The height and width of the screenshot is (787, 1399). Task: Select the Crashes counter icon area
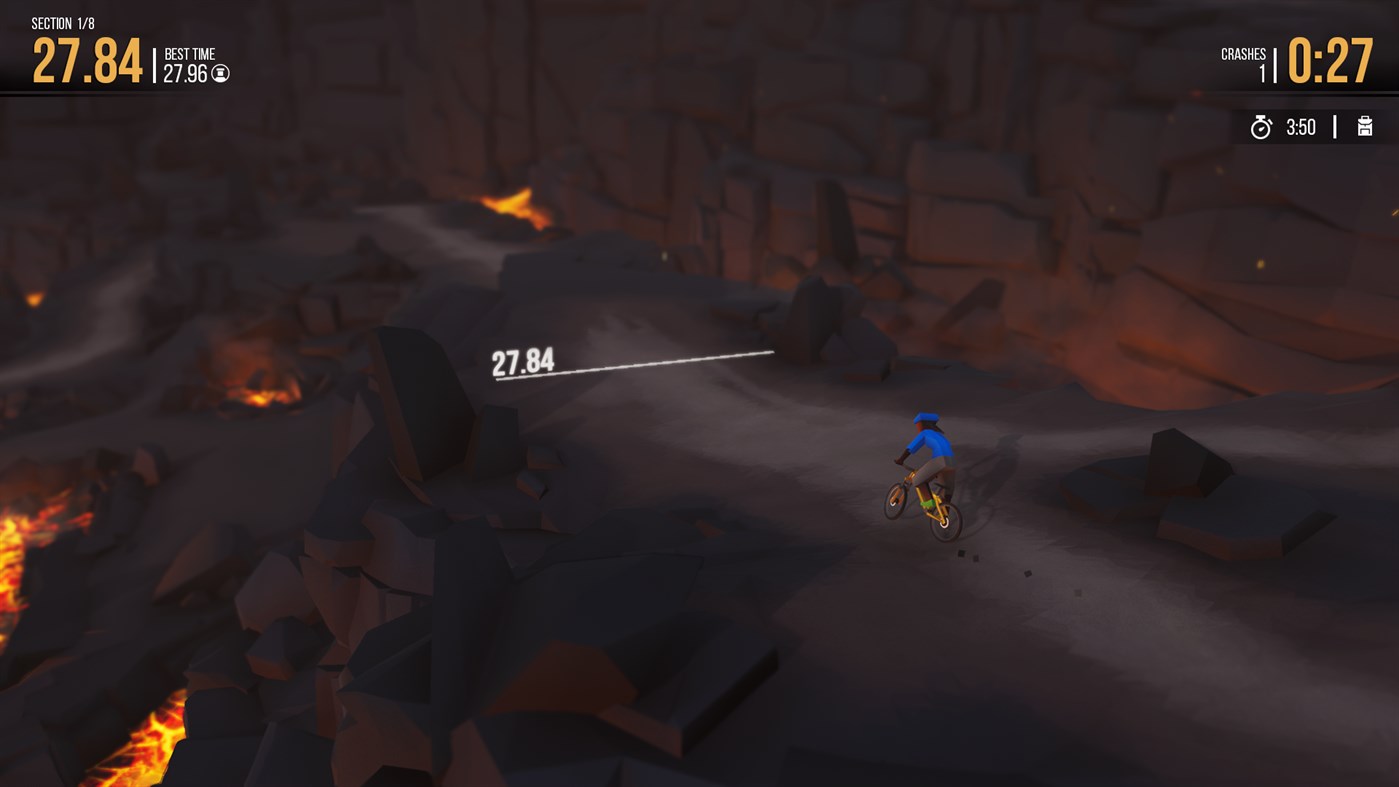[1243, 54]
